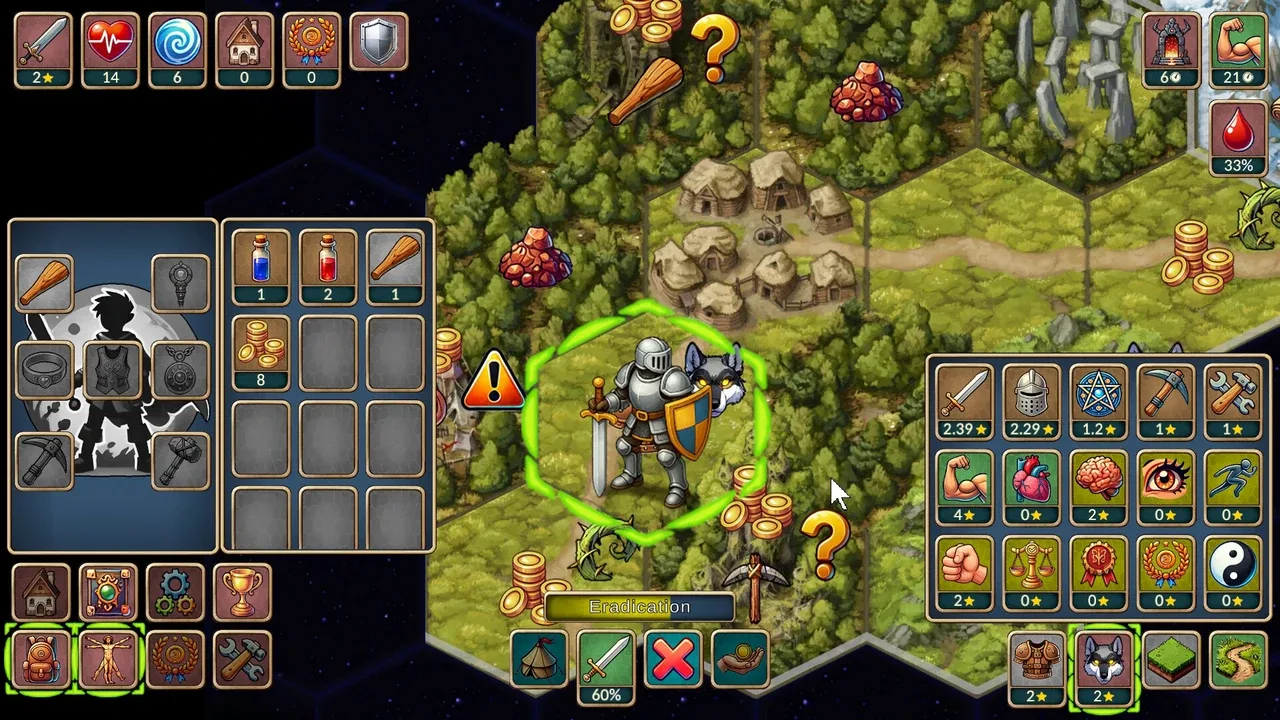Viewport: 1280px width, 720px height.
Task: Select the blue mana potion slot
Action: (260, 266)
